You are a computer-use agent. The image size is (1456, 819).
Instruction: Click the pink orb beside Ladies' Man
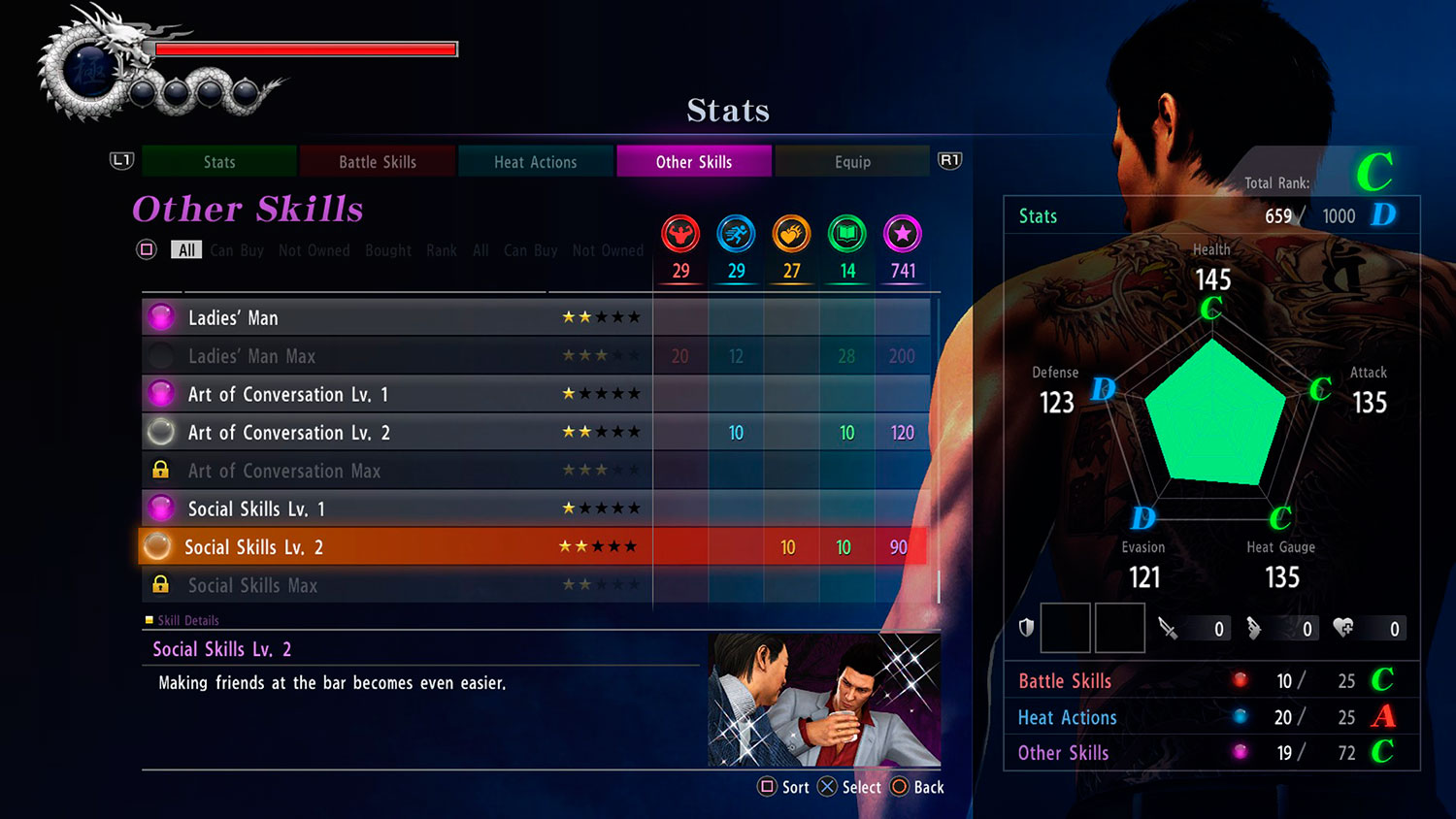[x=159, y=316]
